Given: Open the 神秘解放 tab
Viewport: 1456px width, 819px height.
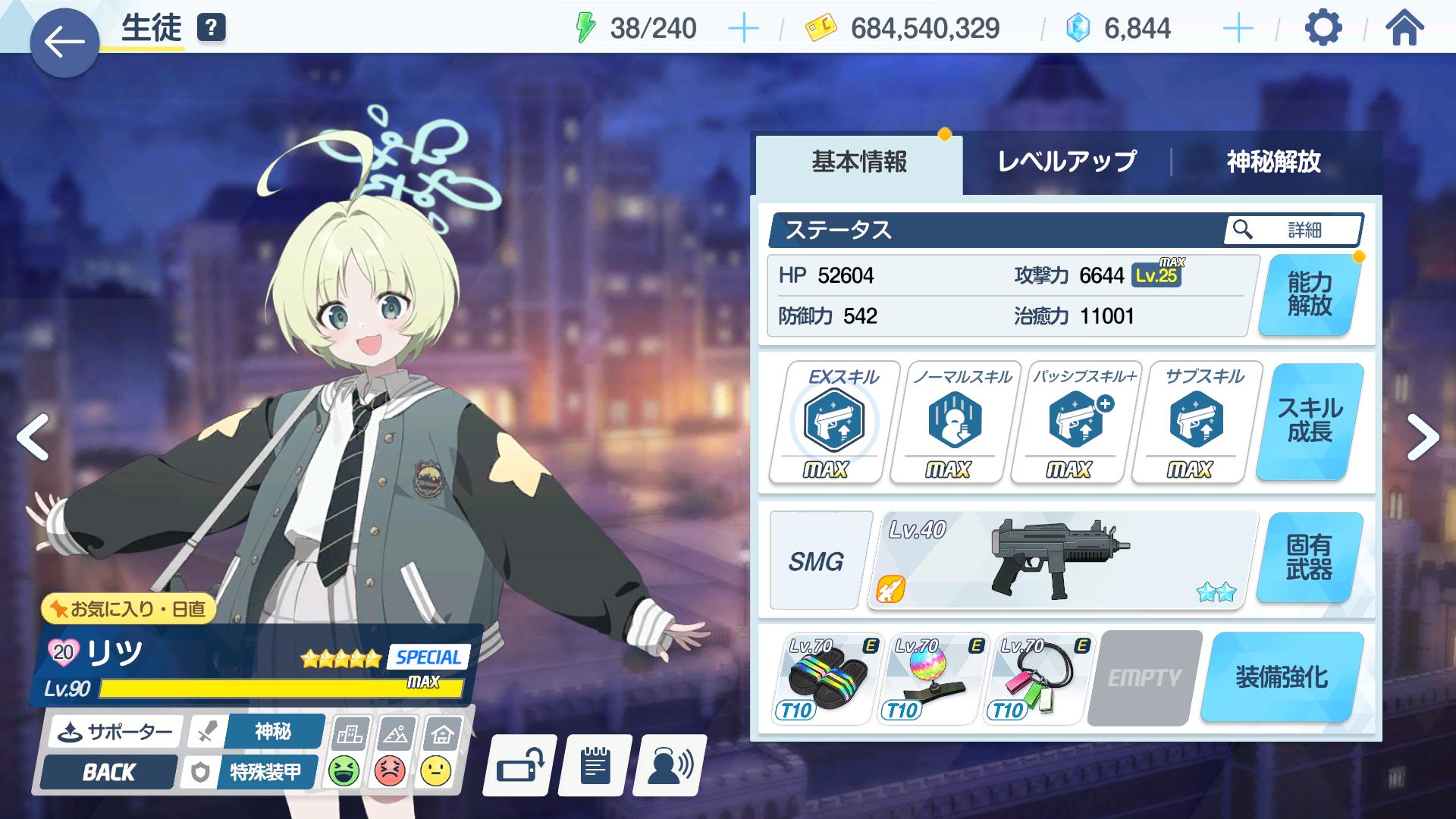Looking at the screenshot, I should [1273, 162].
